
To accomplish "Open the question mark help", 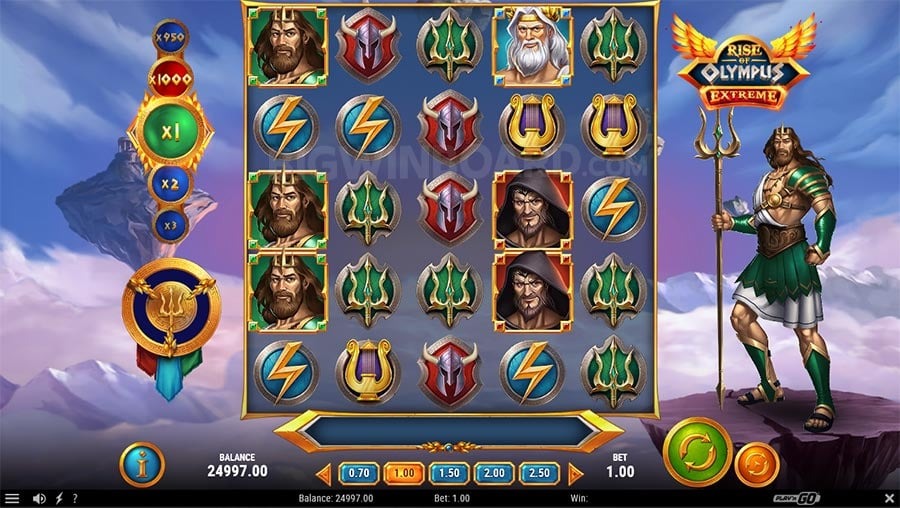I will (74, 498).
